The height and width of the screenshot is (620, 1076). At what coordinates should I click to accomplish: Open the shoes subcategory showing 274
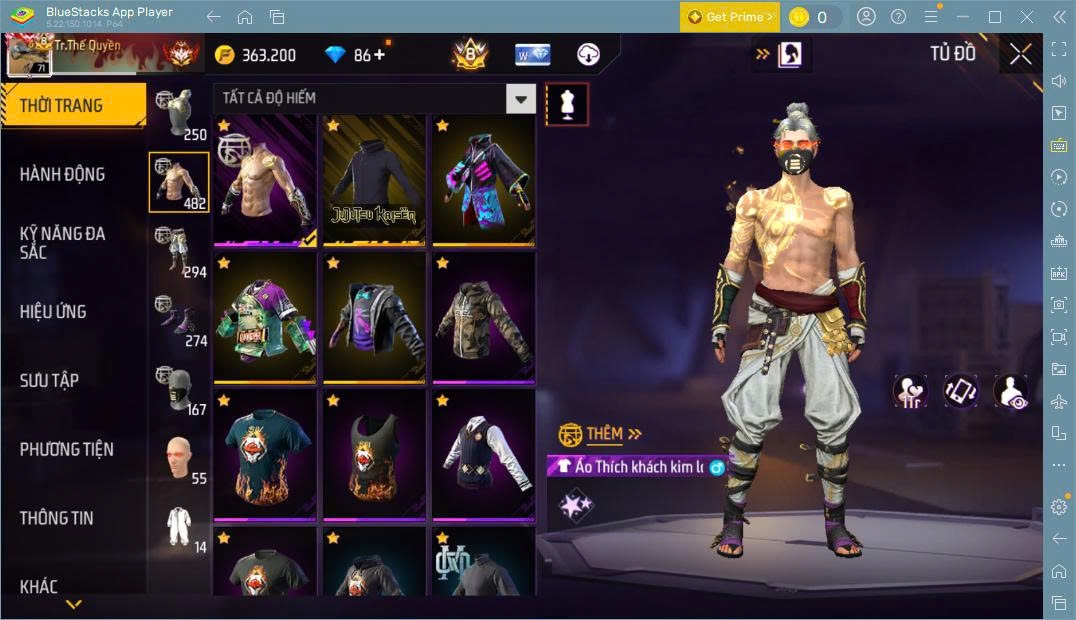pyautogui.click(x=179, y=321)
